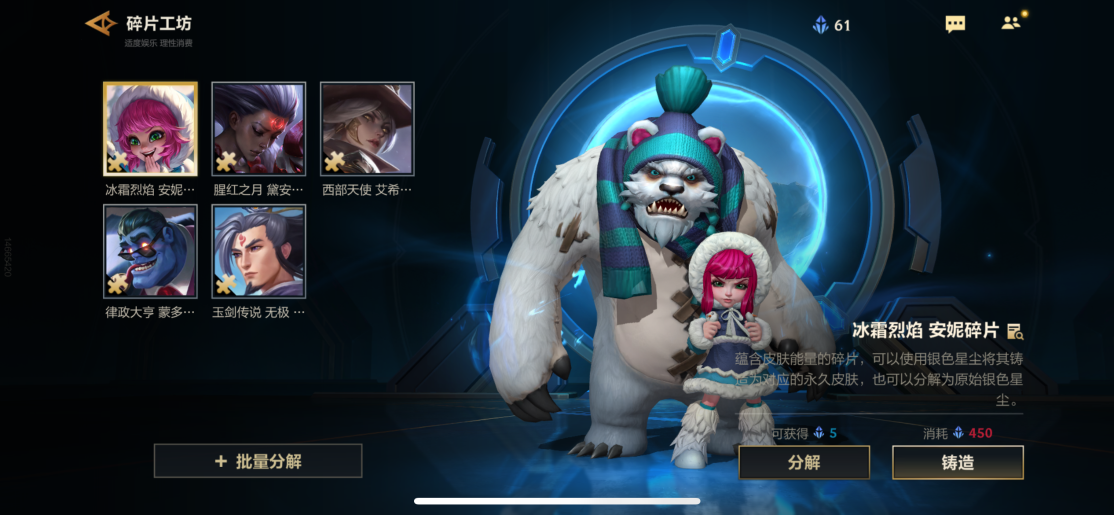The height and width of the screenshot is (515, 1114).
Task: Click the 分解 disenchant button
Action: (x=804, y=463)
